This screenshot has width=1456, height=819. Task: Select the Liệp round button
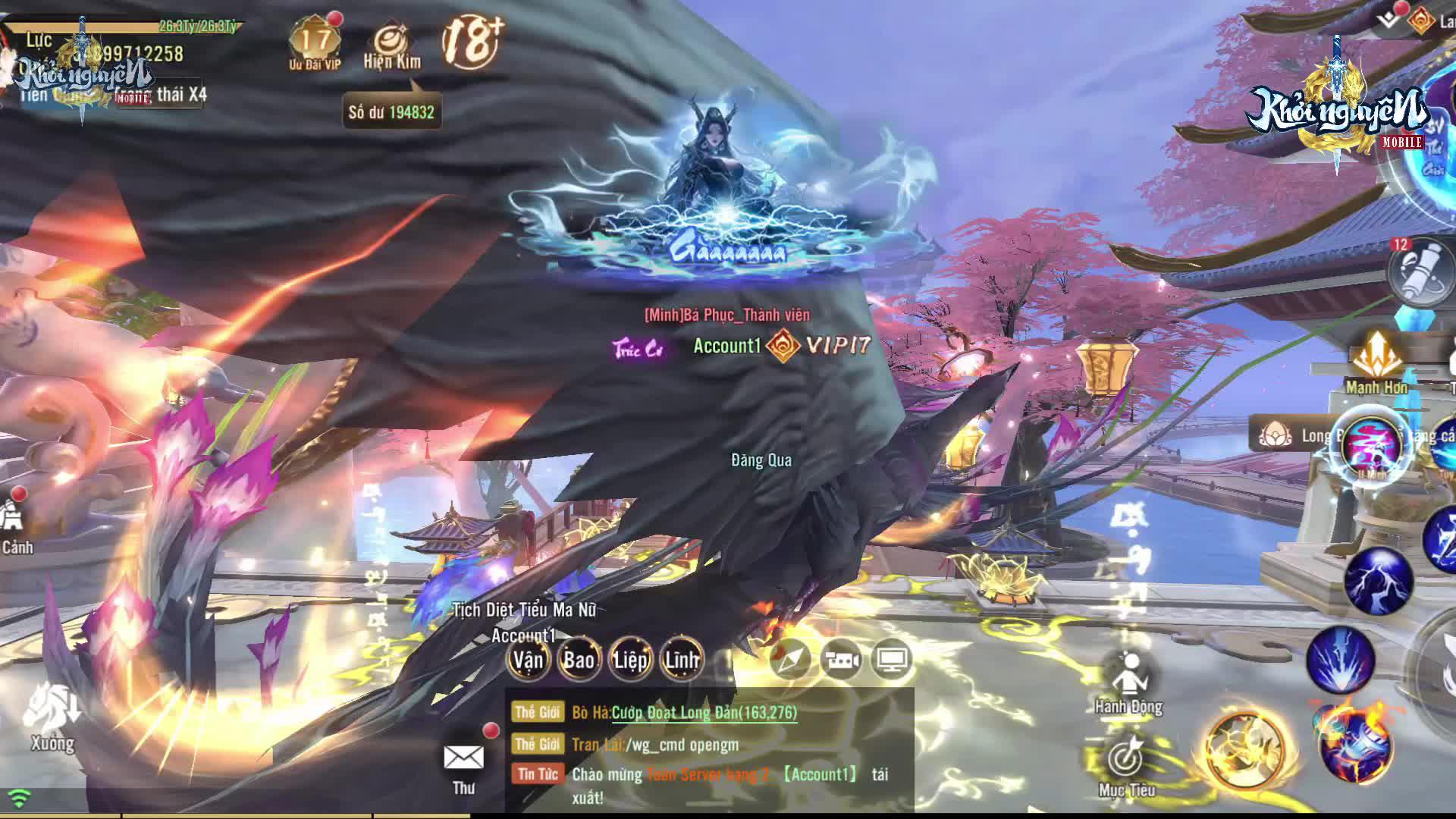tap(630, 660)
